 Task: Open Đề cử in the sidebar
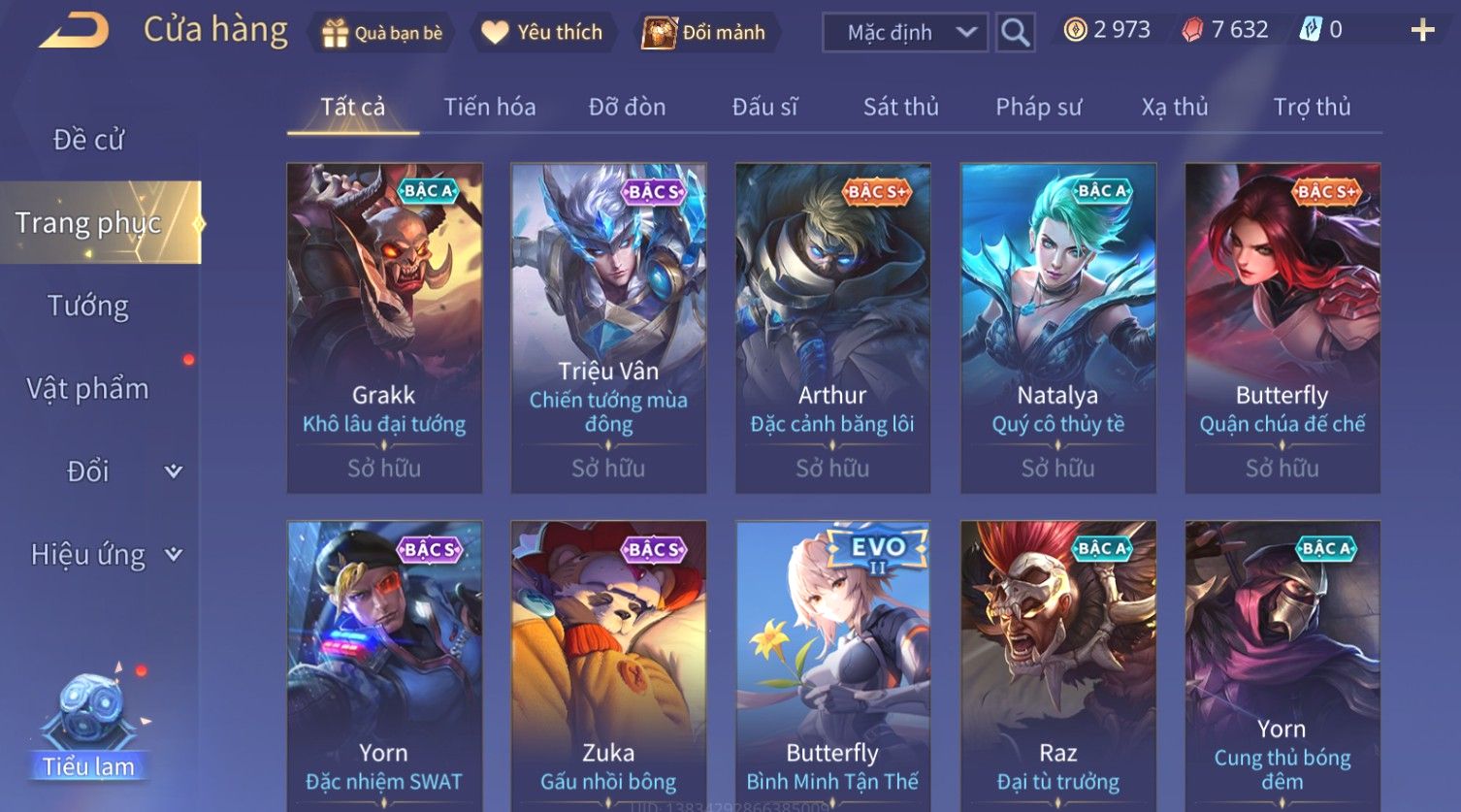click(x=88, y=140)
